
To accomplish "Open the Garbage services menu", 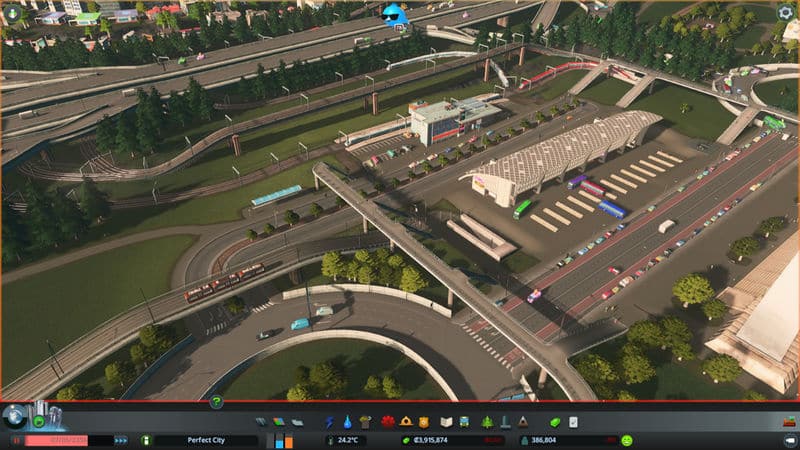I will click(365, 422).
